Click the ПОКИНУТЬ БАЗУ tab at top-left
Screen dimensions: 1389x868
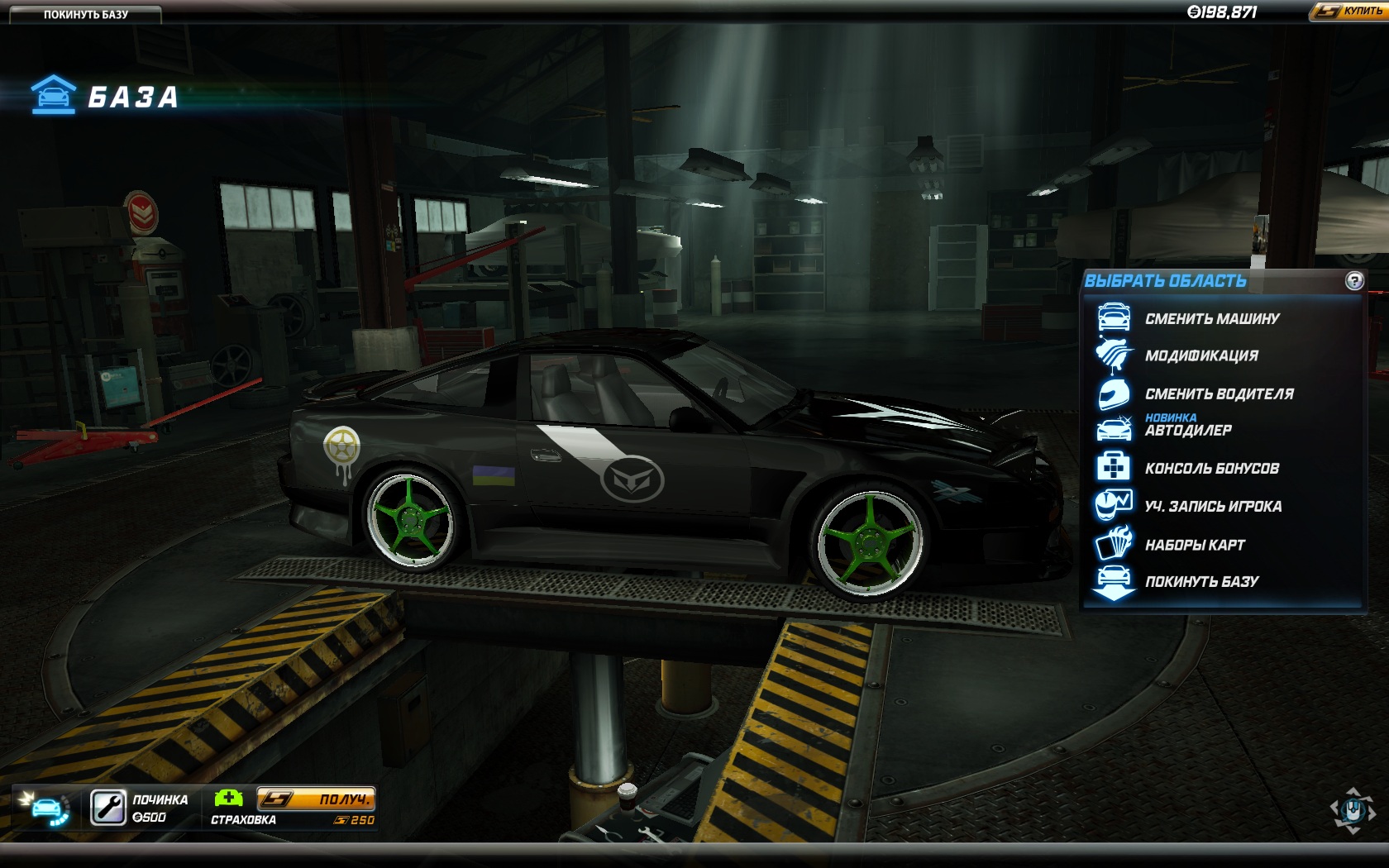point(85,14)
